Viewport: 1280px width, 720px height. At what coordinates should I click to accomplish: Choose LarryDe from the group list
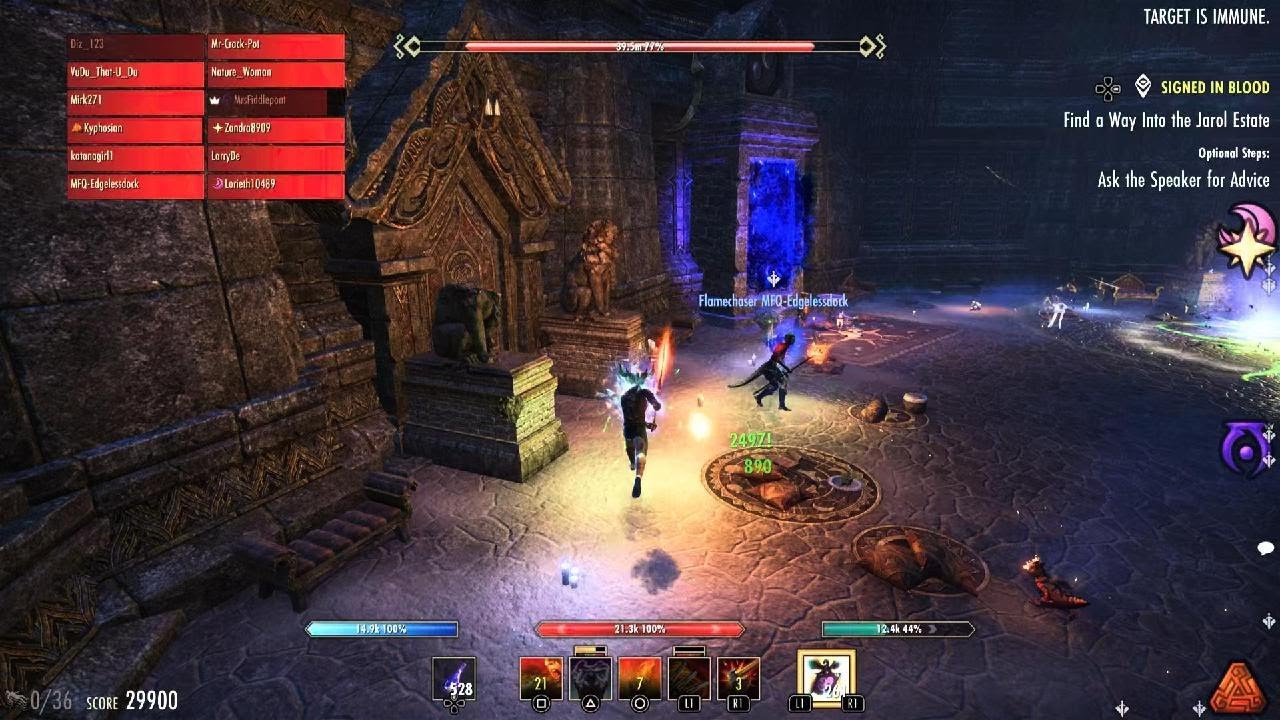(276, 157)
